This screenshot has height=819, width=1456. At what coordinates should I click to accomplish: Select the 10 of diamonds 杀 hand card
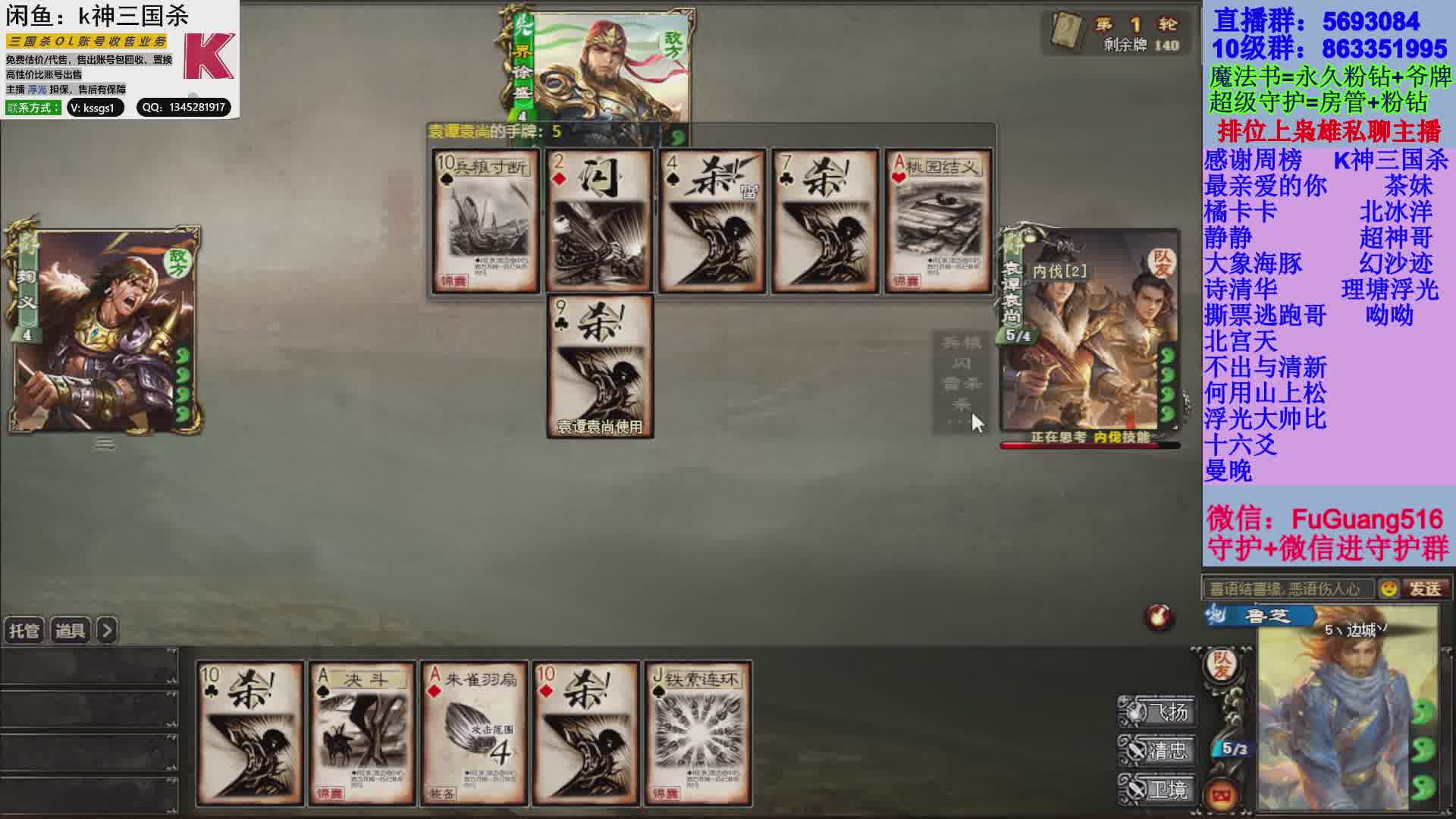tap(585, 733)
